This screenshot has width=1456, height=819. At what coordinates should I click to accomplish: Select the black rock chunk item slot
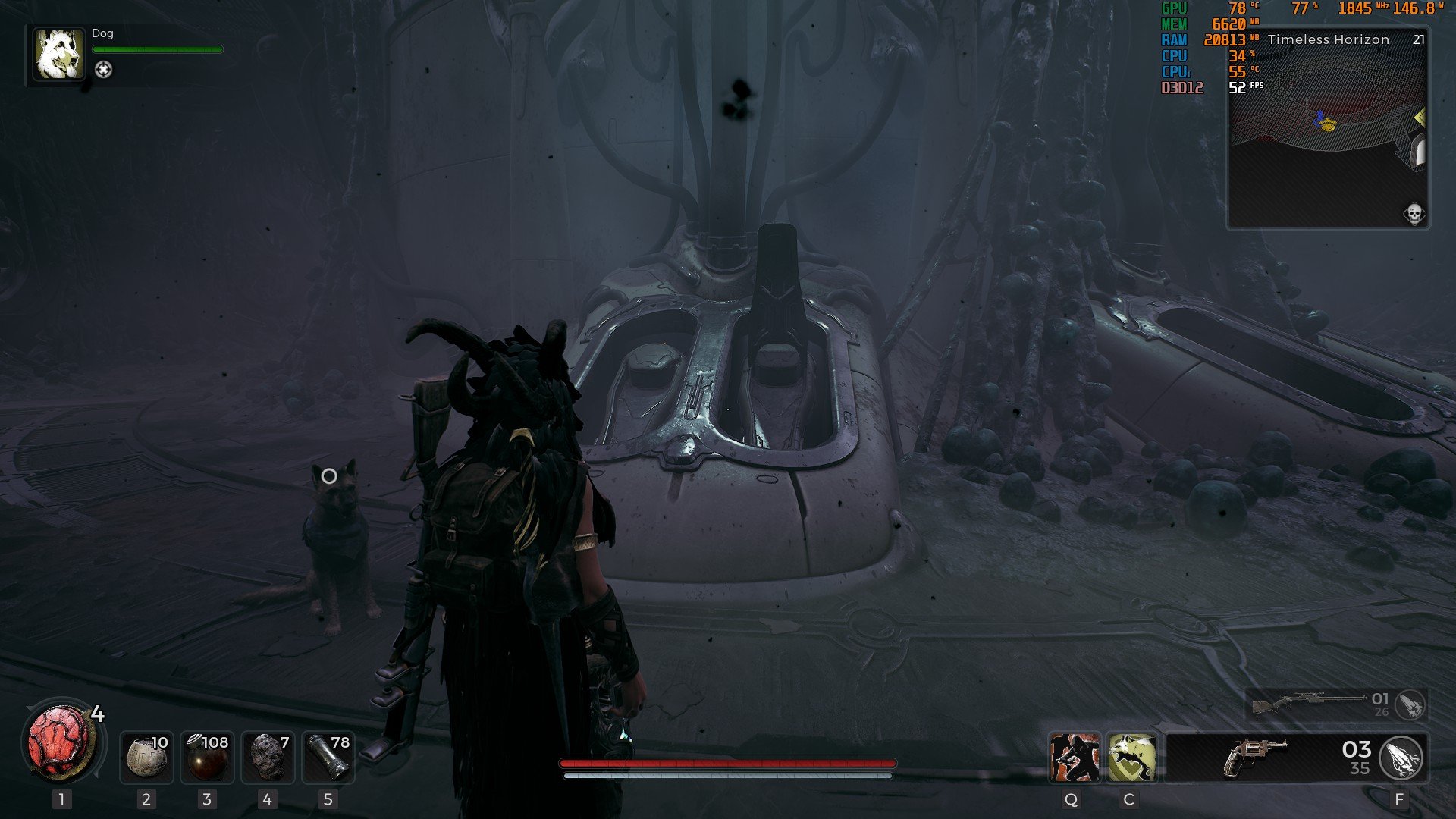pyautogui.click(x=267, y=757)
